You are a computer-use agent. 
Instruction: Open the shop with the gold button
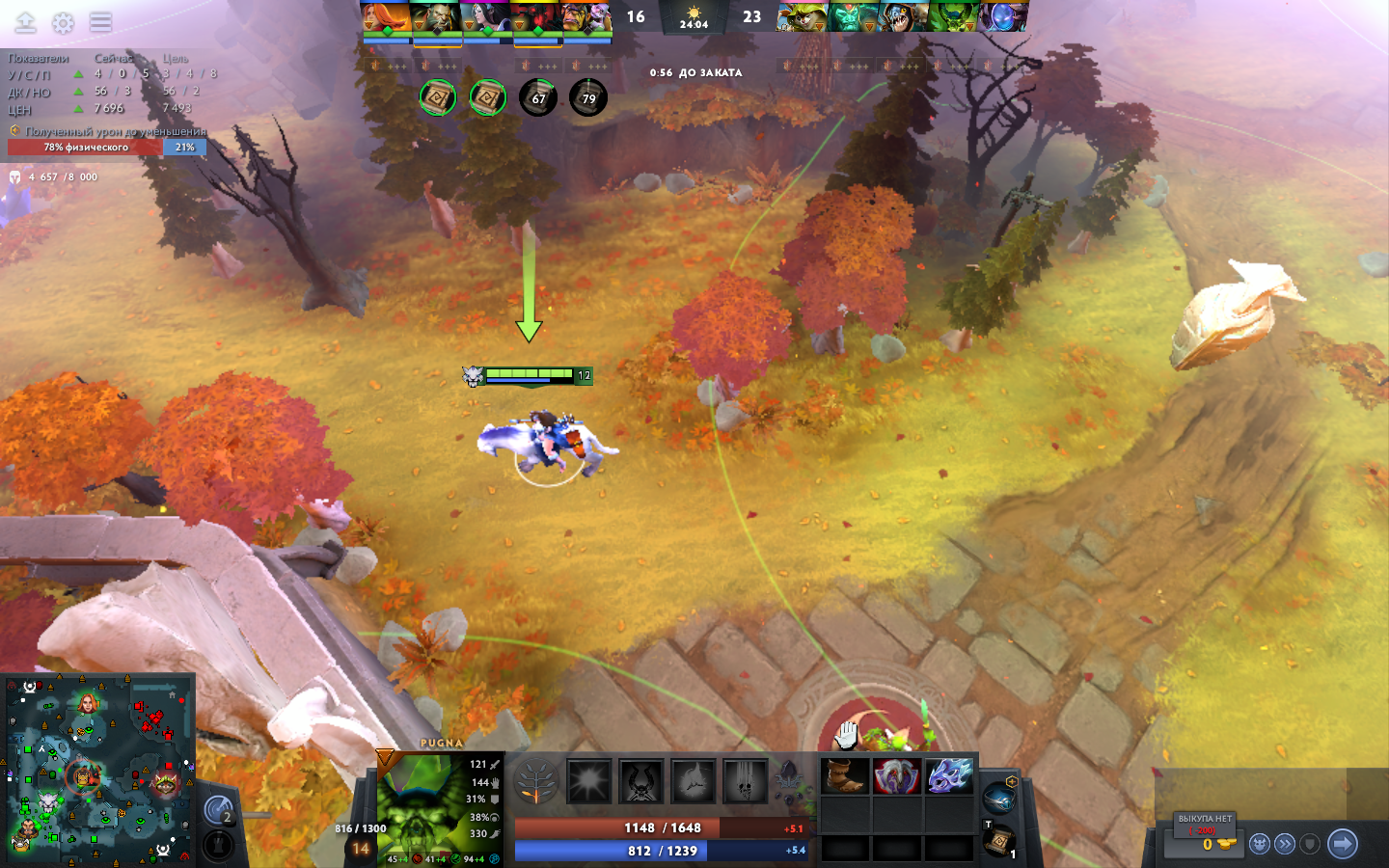(1205, 843)
